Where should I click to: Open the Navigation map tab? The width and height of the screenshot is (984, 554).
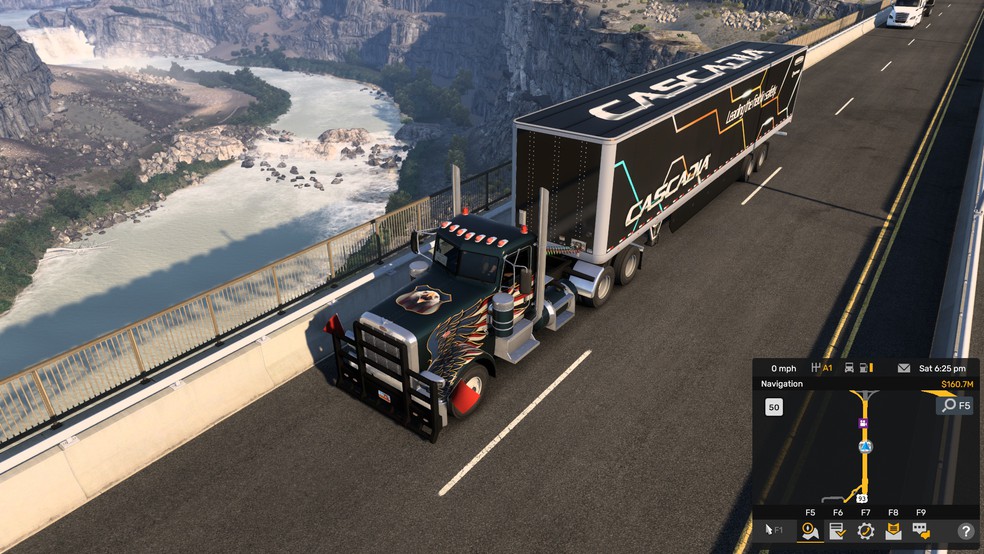[810, 531]
